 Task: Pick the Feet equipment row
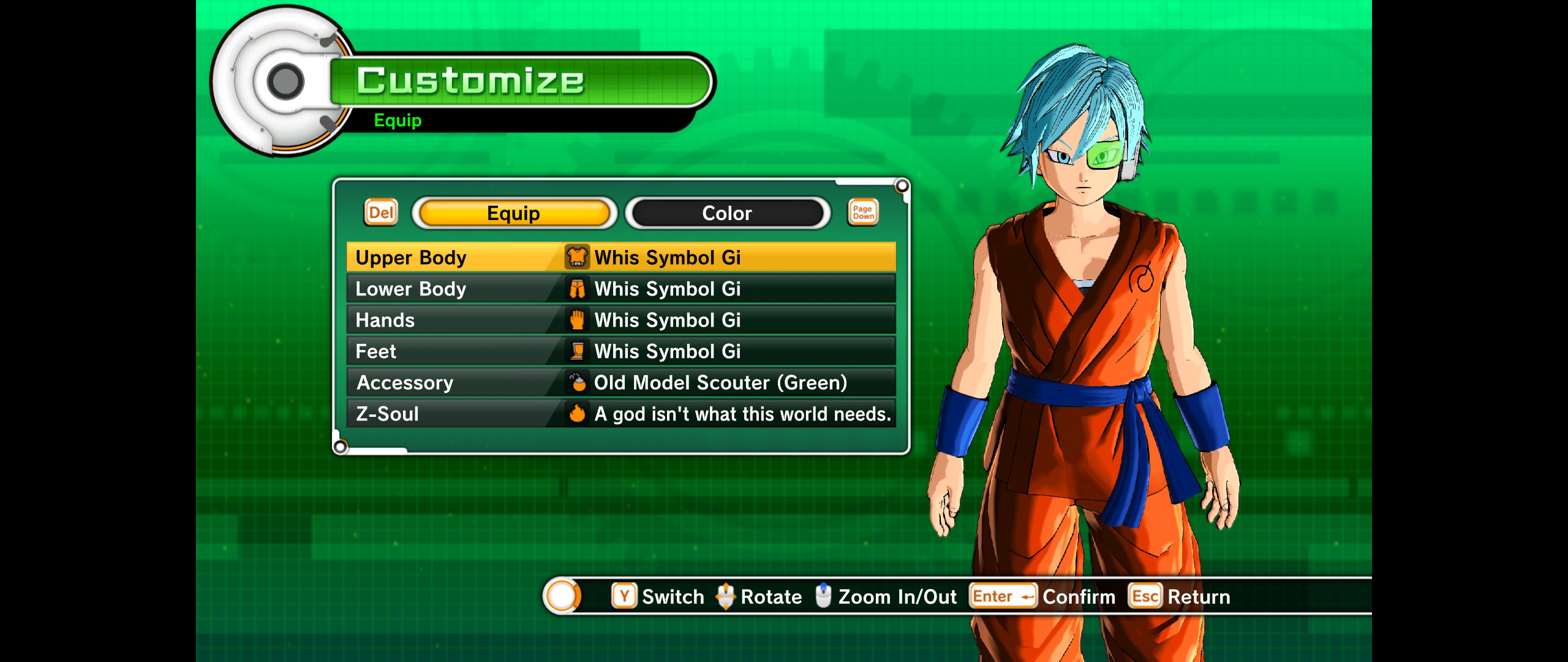620,351
